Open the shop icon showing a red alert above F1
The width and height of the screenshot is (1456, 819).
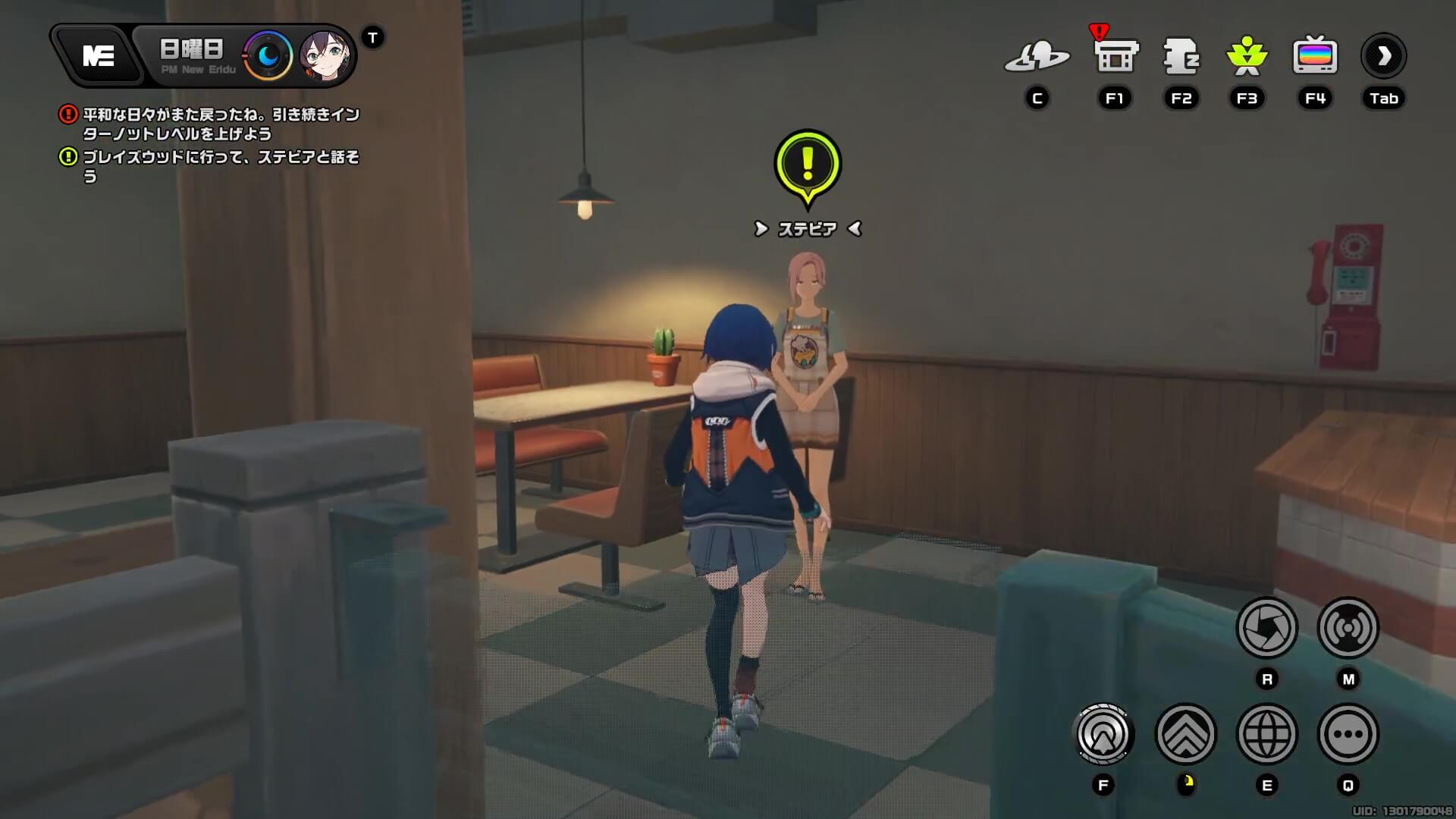click(1113, 57)
